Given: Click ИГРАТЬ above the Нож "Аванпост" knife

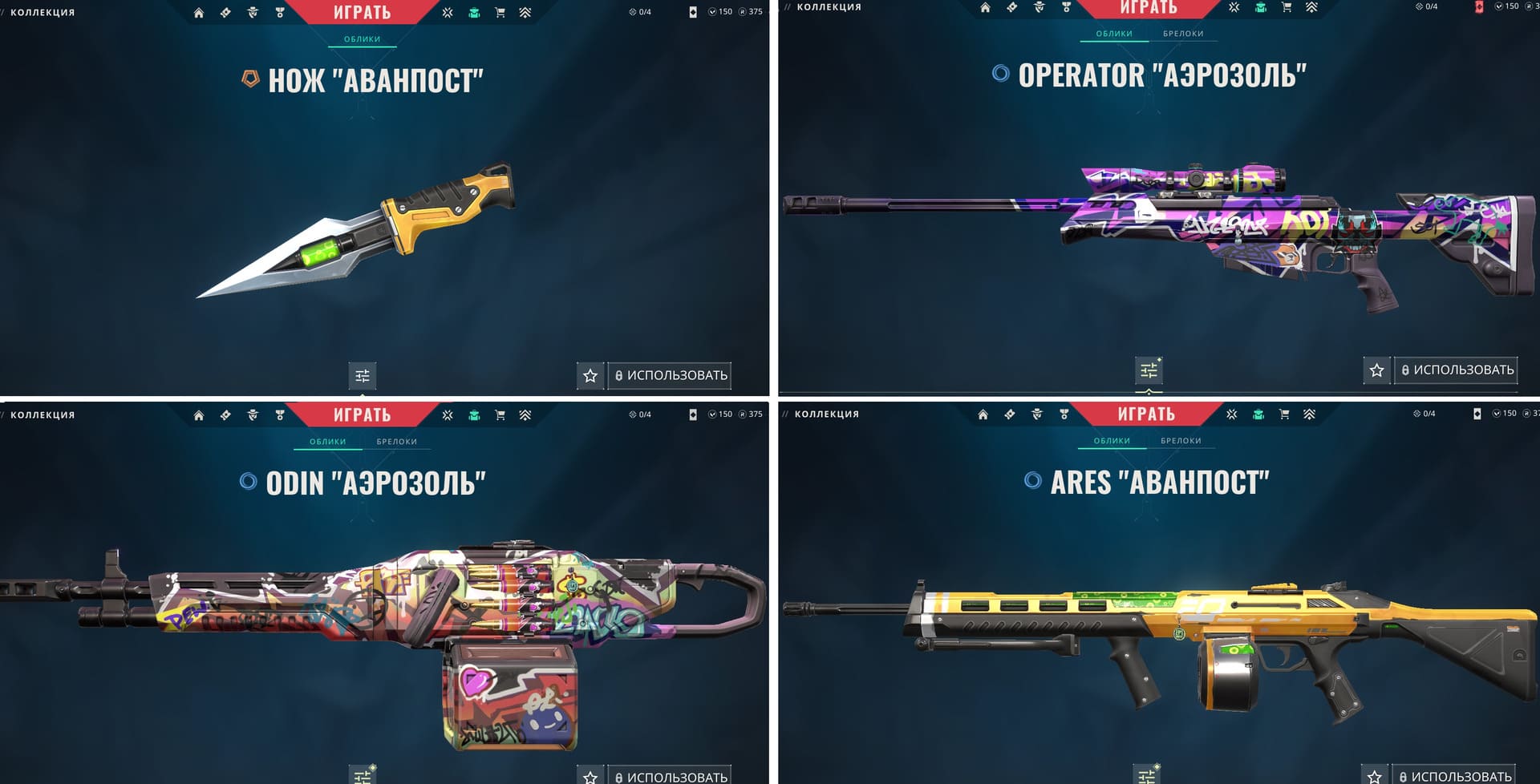Looking at the screenshot, I should (x=362, y=12).
